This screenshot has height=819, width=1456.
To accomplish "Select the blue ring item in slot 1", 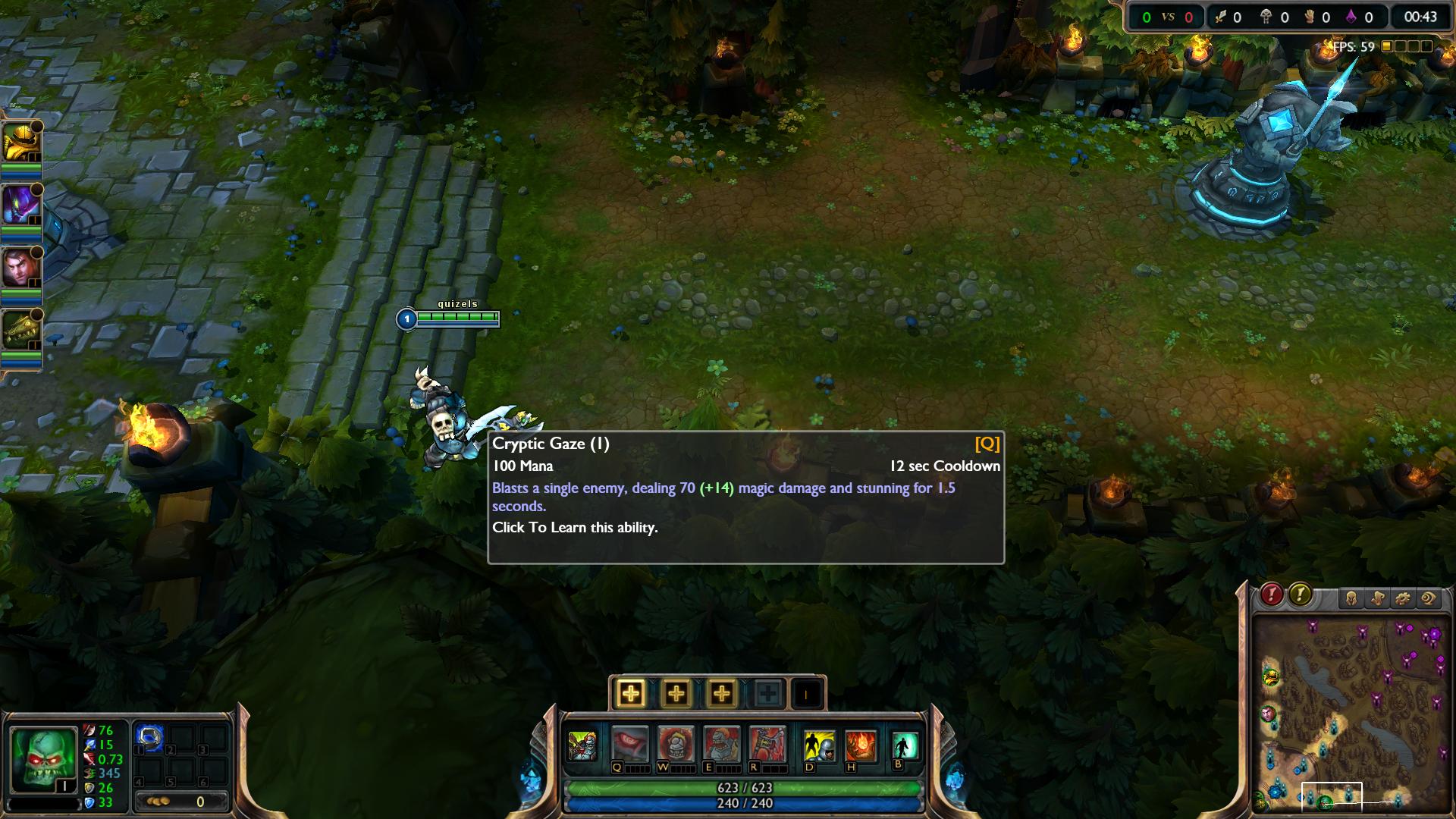I will [149, 738].
